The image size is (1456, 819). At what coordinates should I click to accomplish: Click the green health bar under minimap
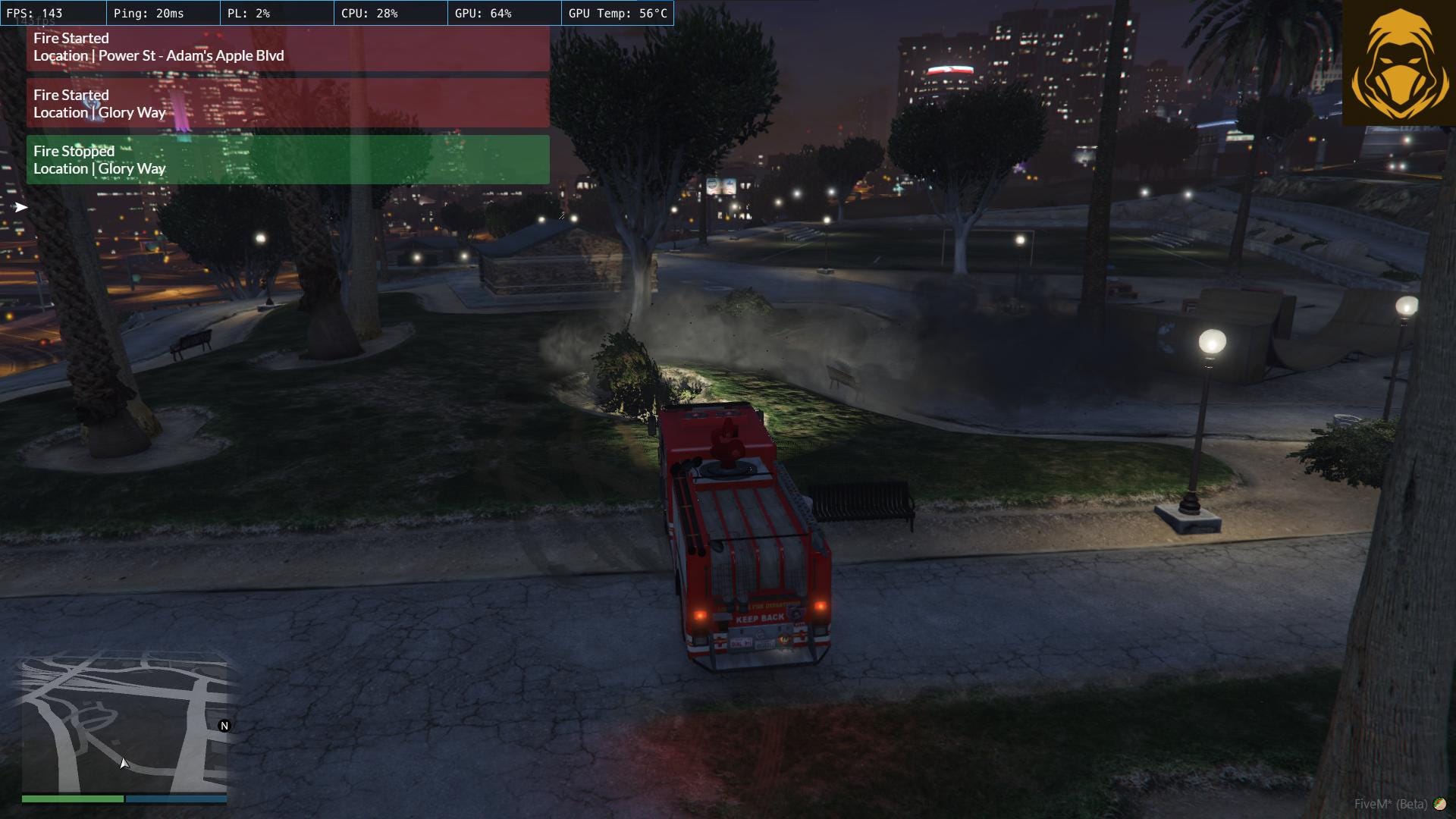pyautogui.click(x=72, y=799)
